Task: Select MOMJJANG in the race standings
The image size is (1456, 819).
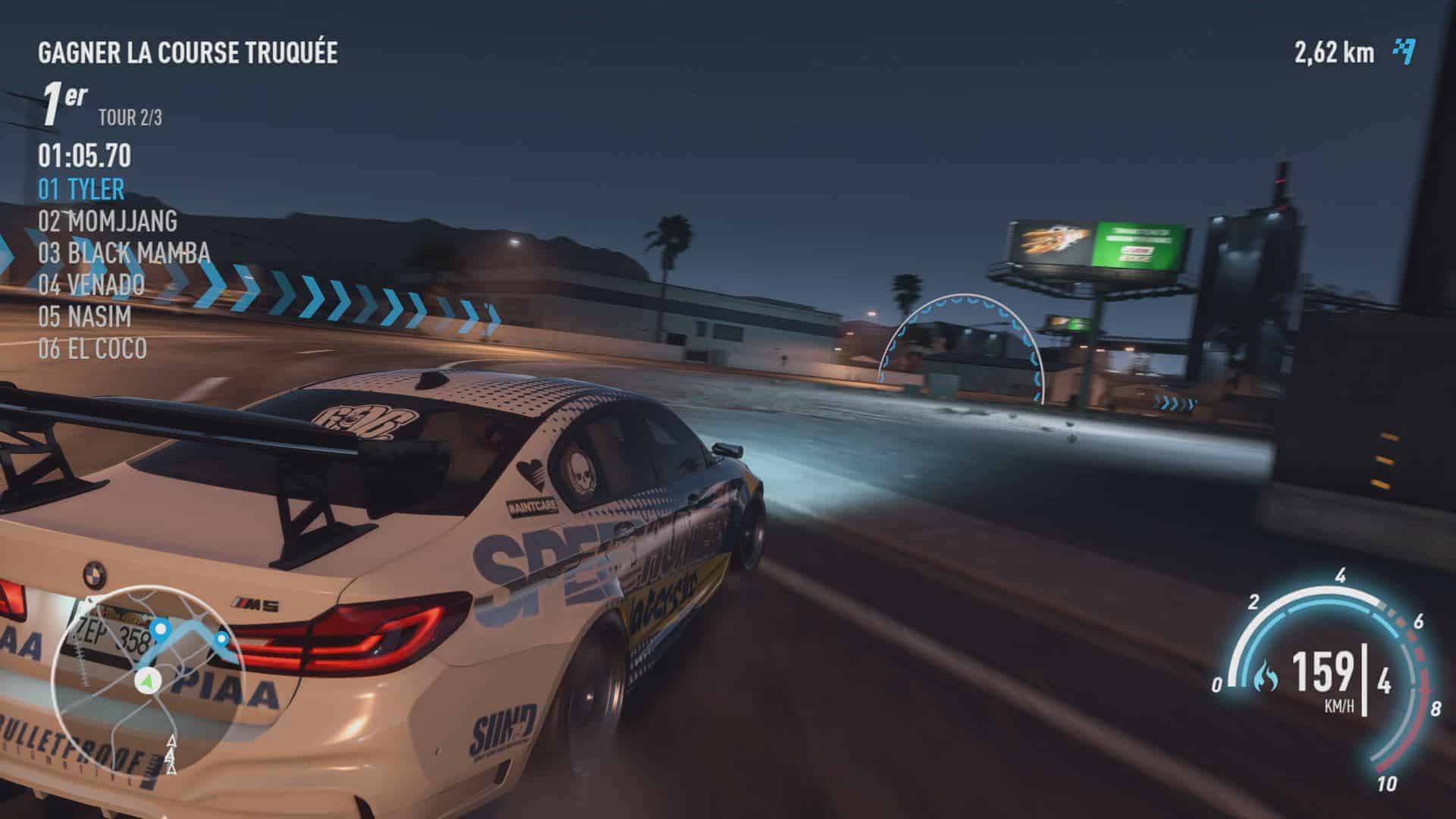Action: 108,221
